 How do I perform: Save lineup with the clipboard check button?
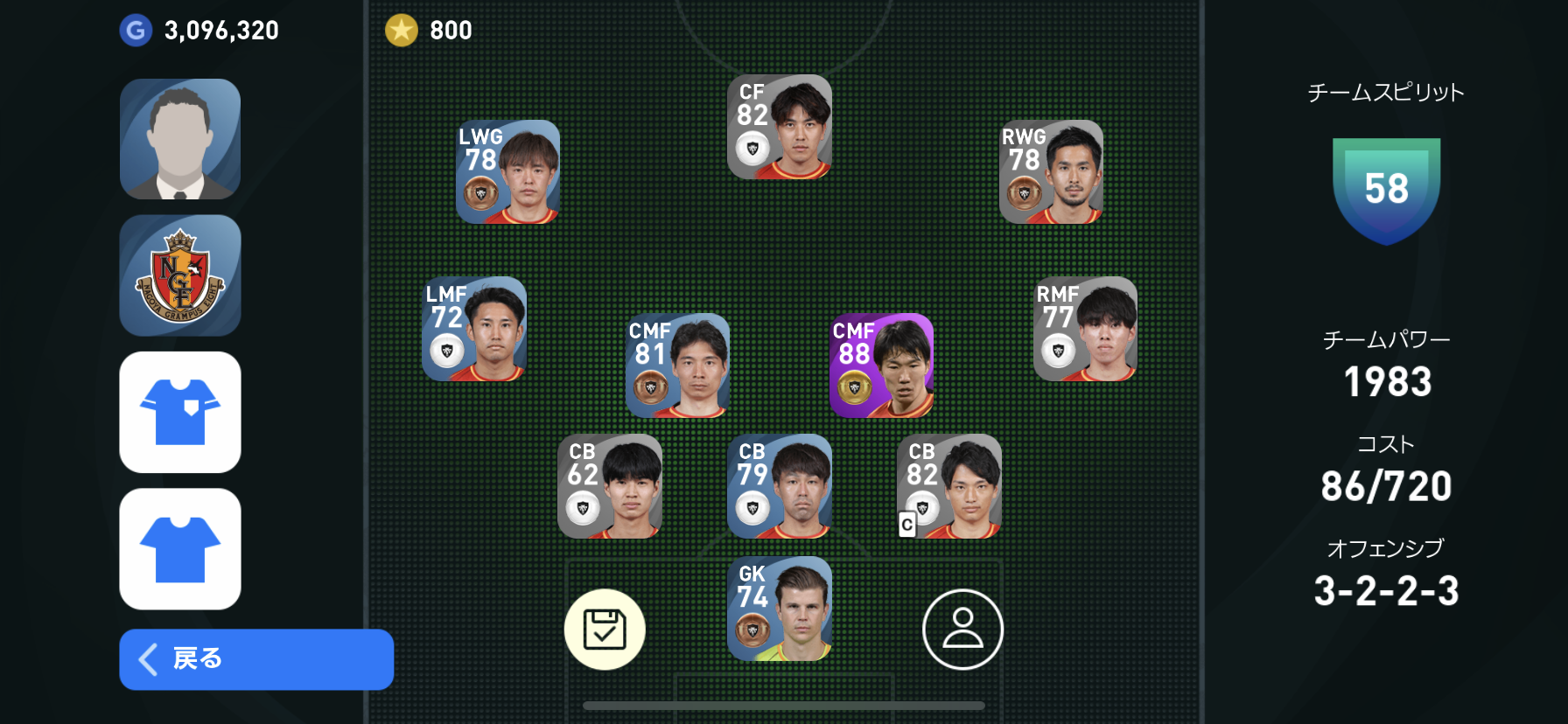pyautogui.click(x=605, y=630)
